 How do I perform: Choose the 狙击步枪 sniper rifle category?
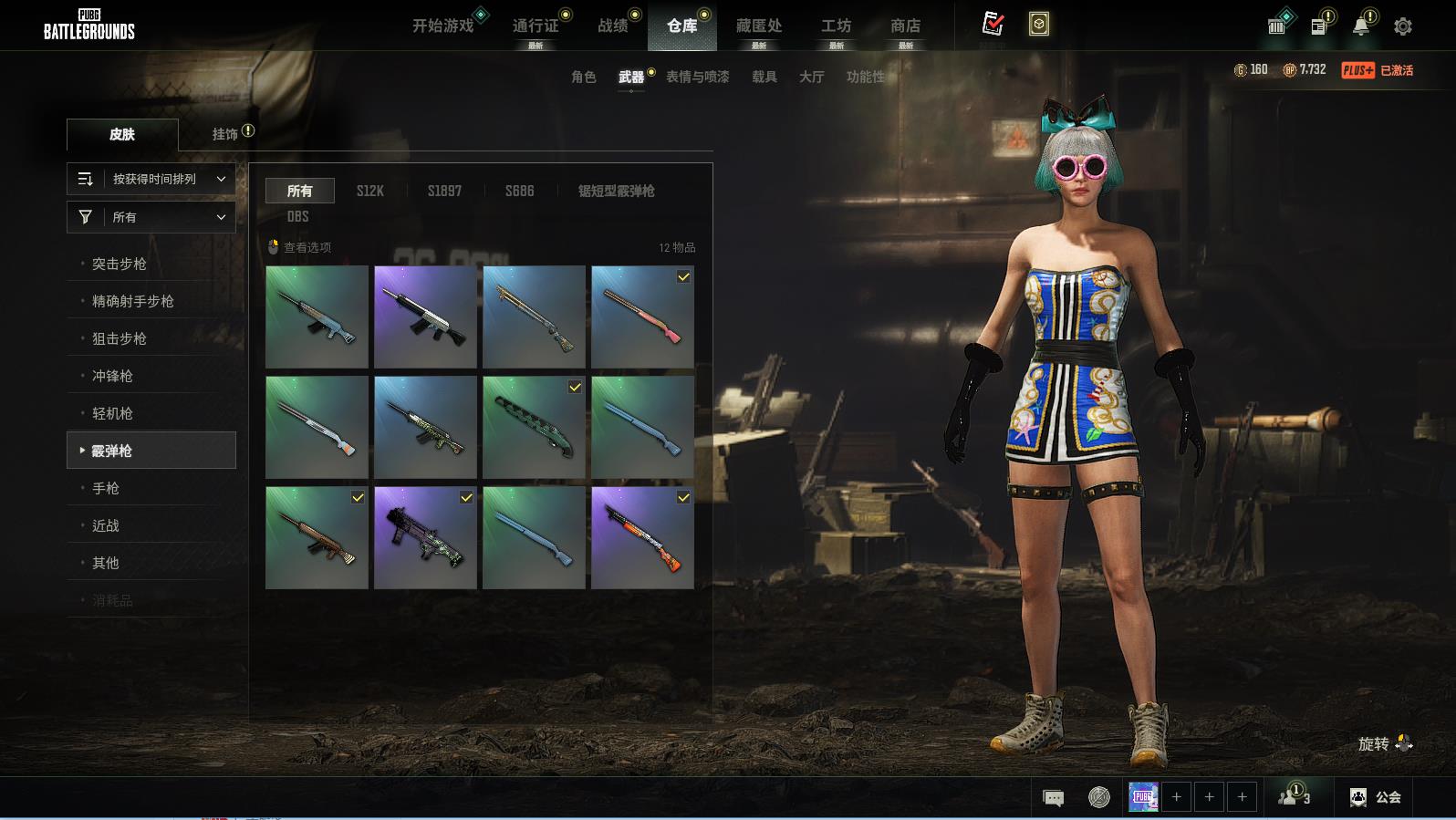120,338
